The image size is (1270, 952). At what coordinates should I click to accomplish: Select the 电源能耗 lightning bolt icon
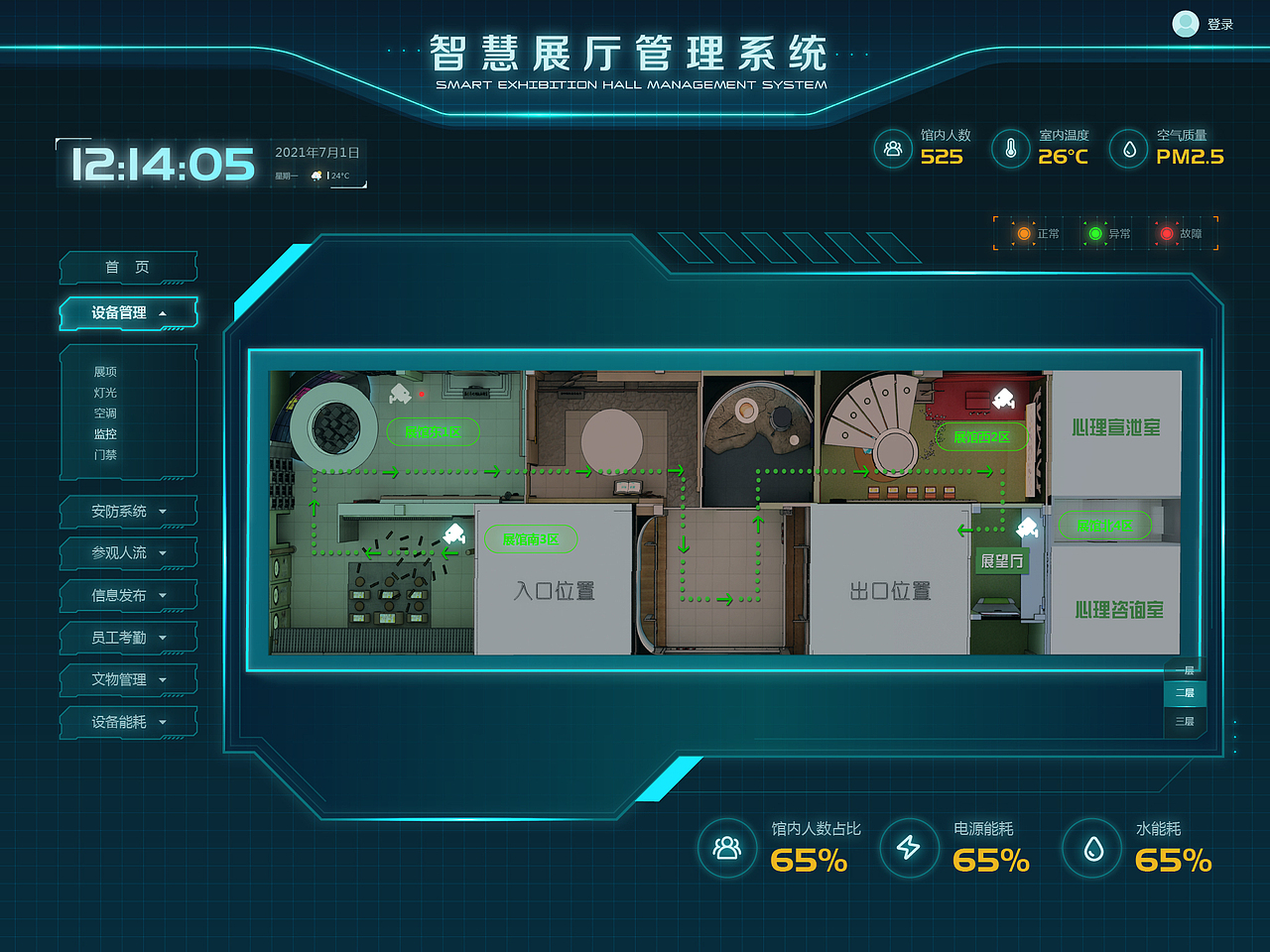(910, 849)
